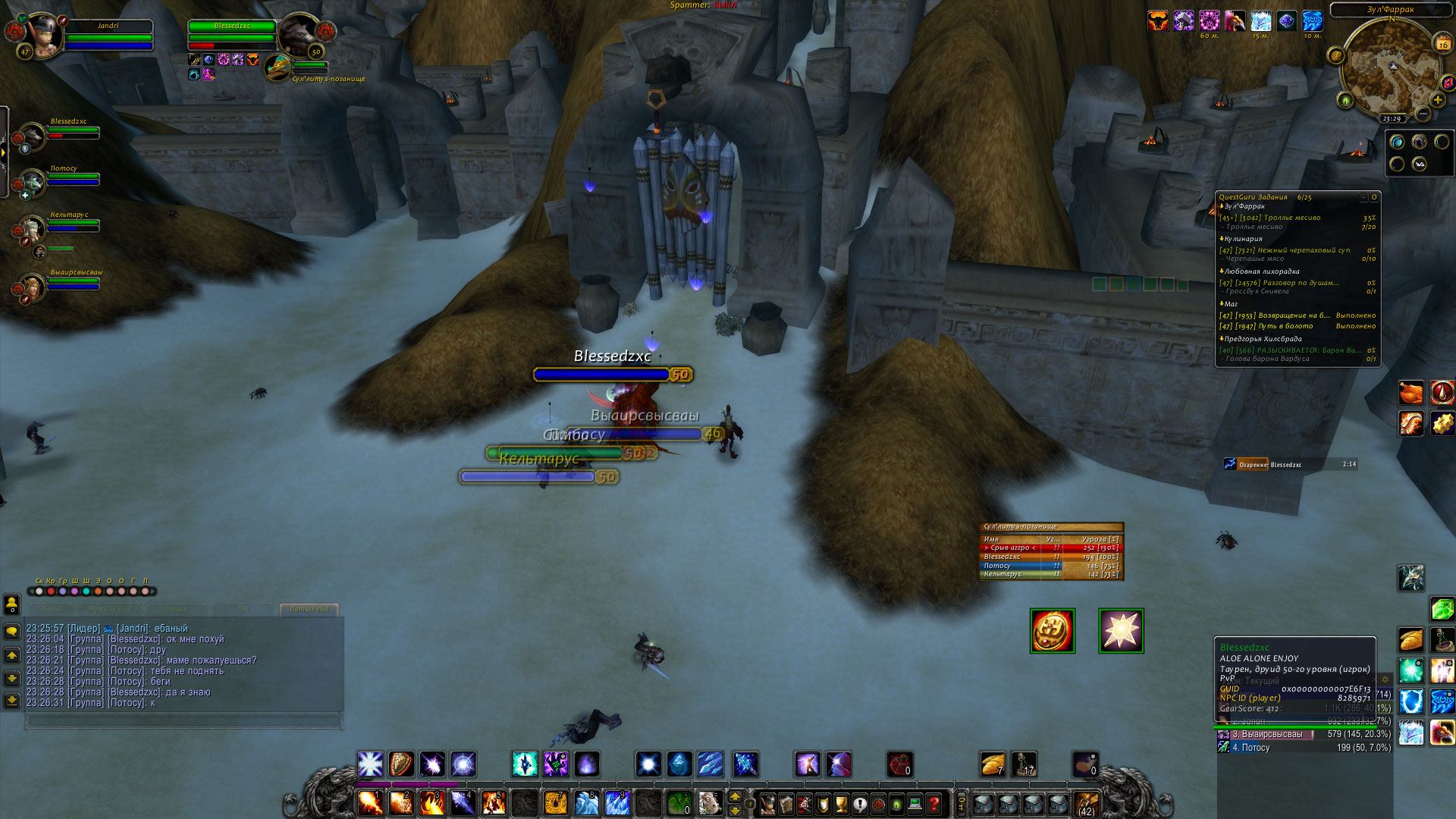Use the bread food item with count 7
This screenshot has width=1456, height=819.
click(993, 764)
